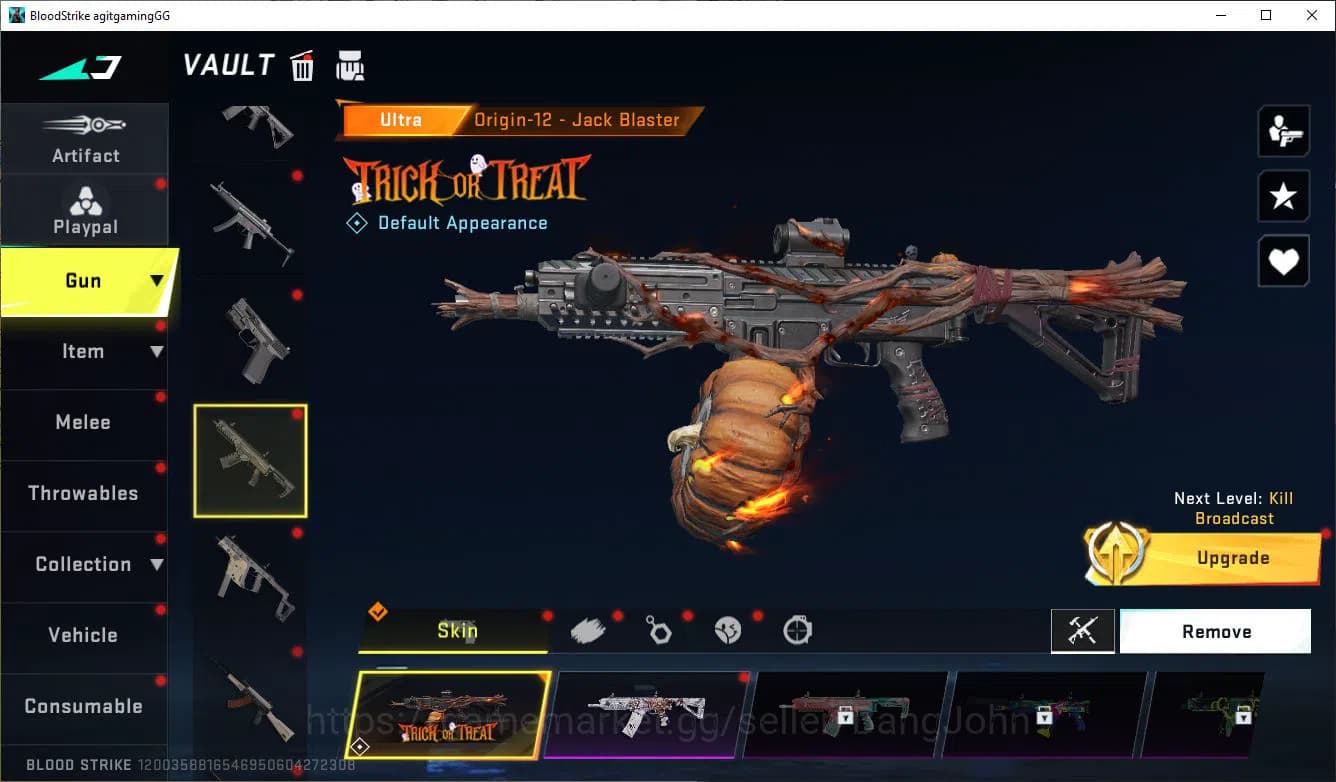Viewport: 1336px width, 782px height.
Task: Open the gun charm customization icon
Action: point(659,628)
